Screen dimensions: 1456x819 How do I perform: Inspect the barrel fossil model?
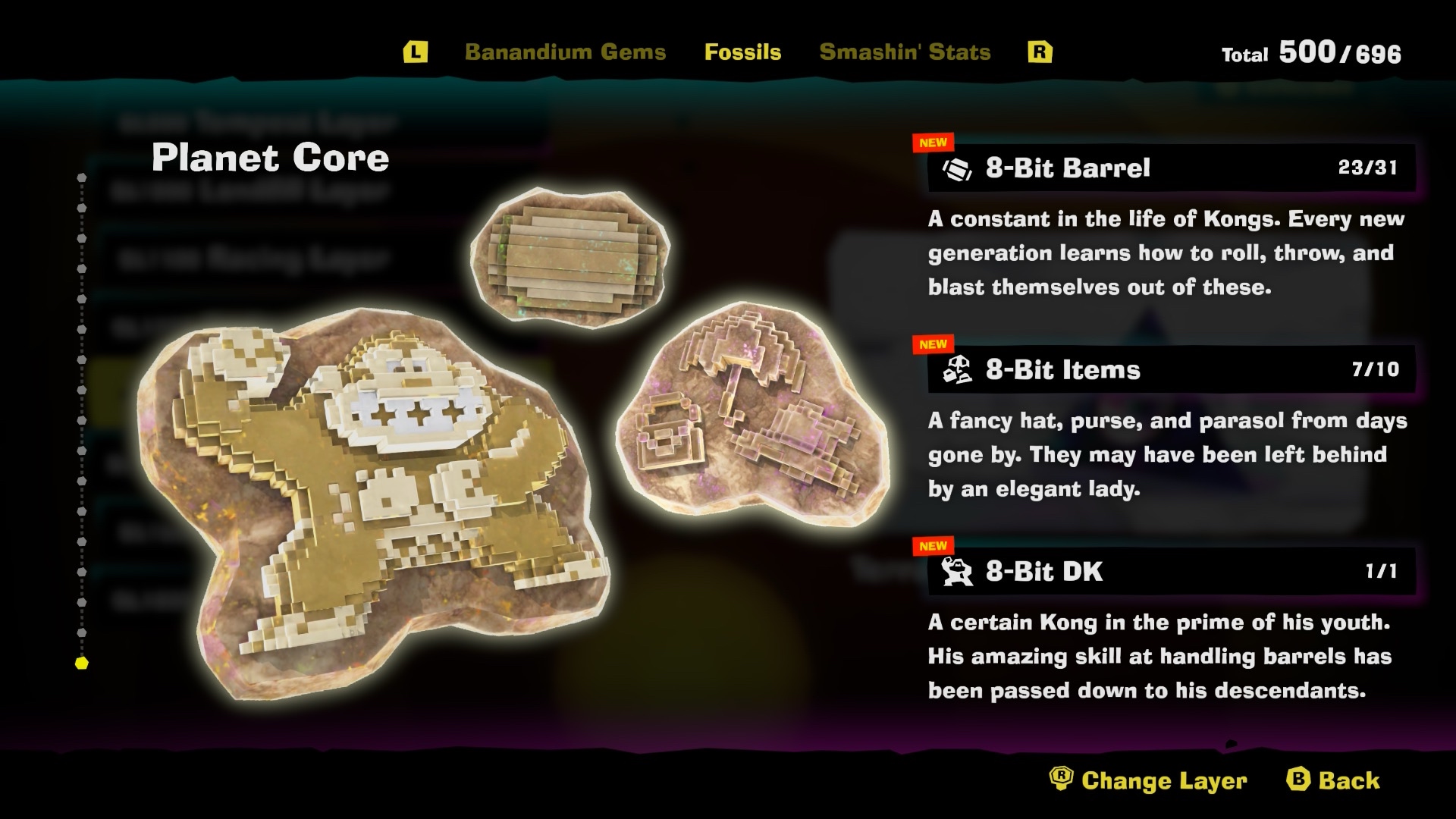pyautogui.click(x=570, y=258)
